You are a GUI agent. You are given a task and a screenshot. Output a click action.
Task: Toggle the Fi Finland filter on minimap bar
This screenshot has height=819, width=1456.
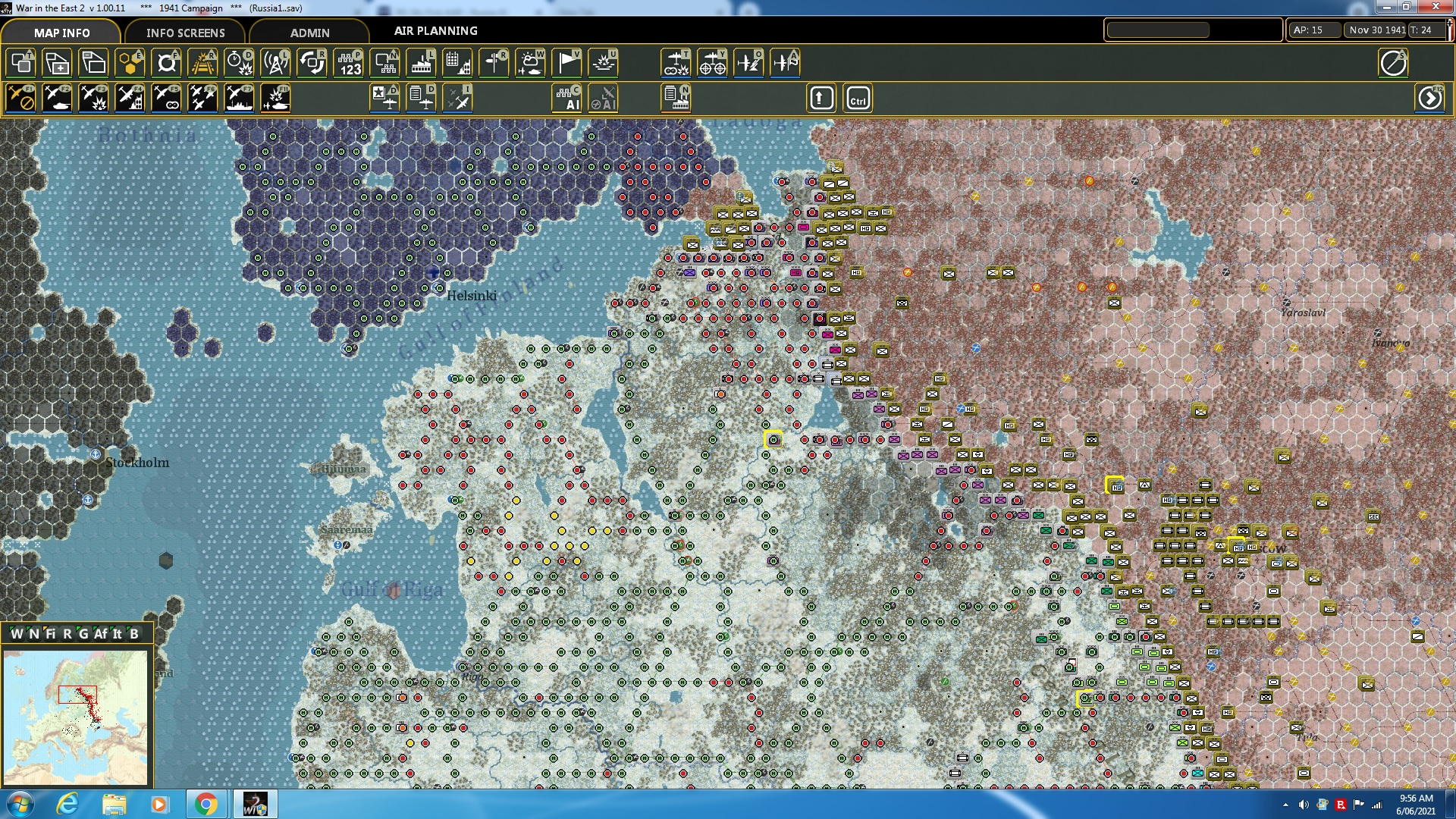coord(51,632)
